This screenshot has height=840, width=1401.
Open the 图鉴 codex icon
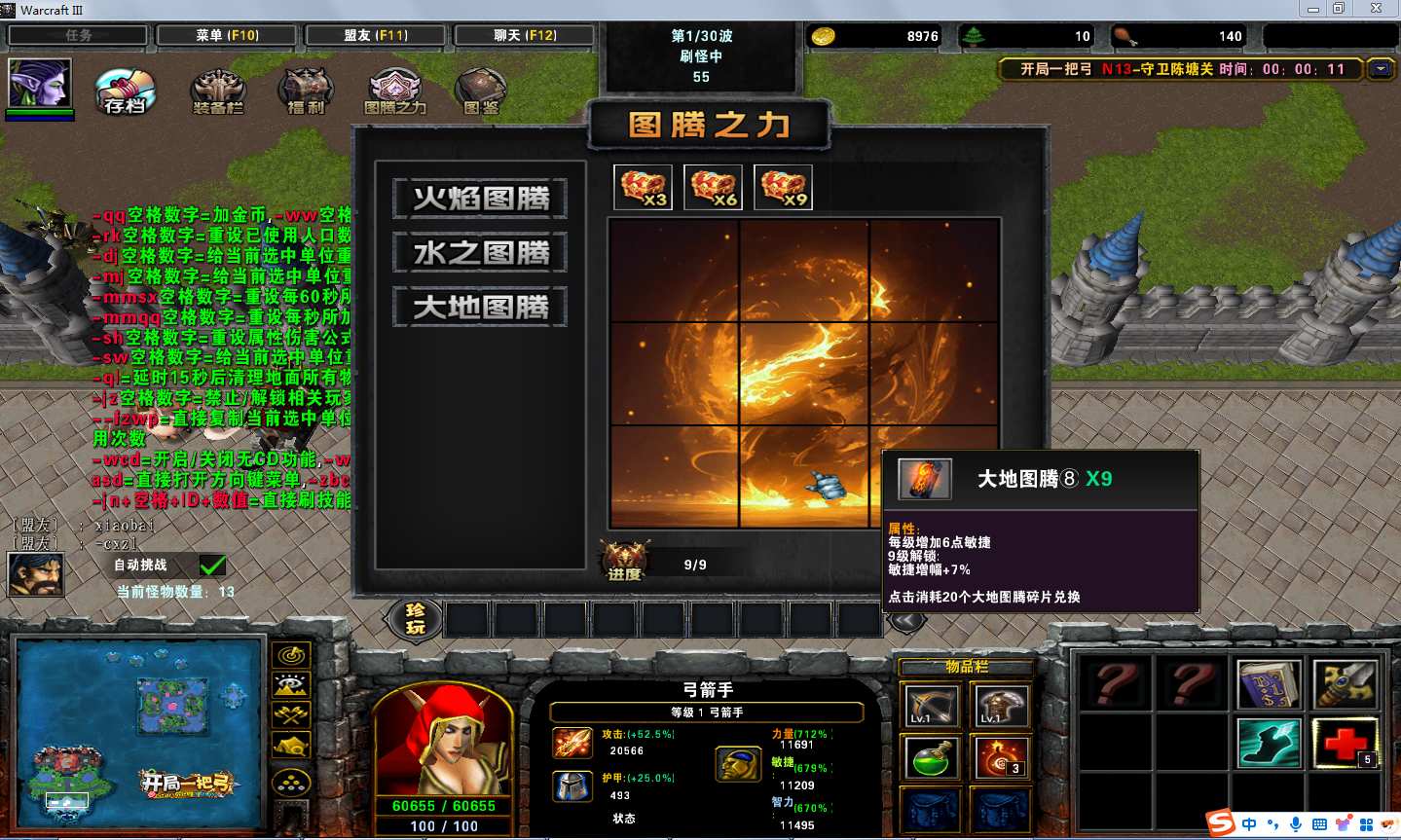coord(481,91)
